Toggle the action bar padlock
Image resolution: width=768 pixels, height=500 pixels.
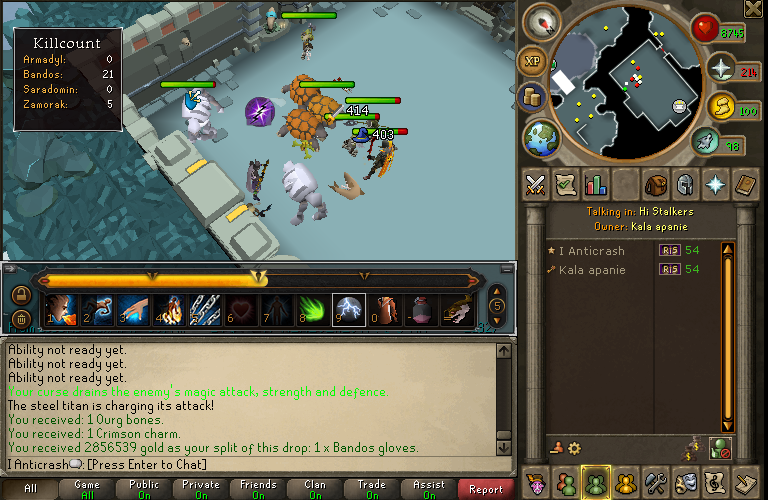[20, 295]
